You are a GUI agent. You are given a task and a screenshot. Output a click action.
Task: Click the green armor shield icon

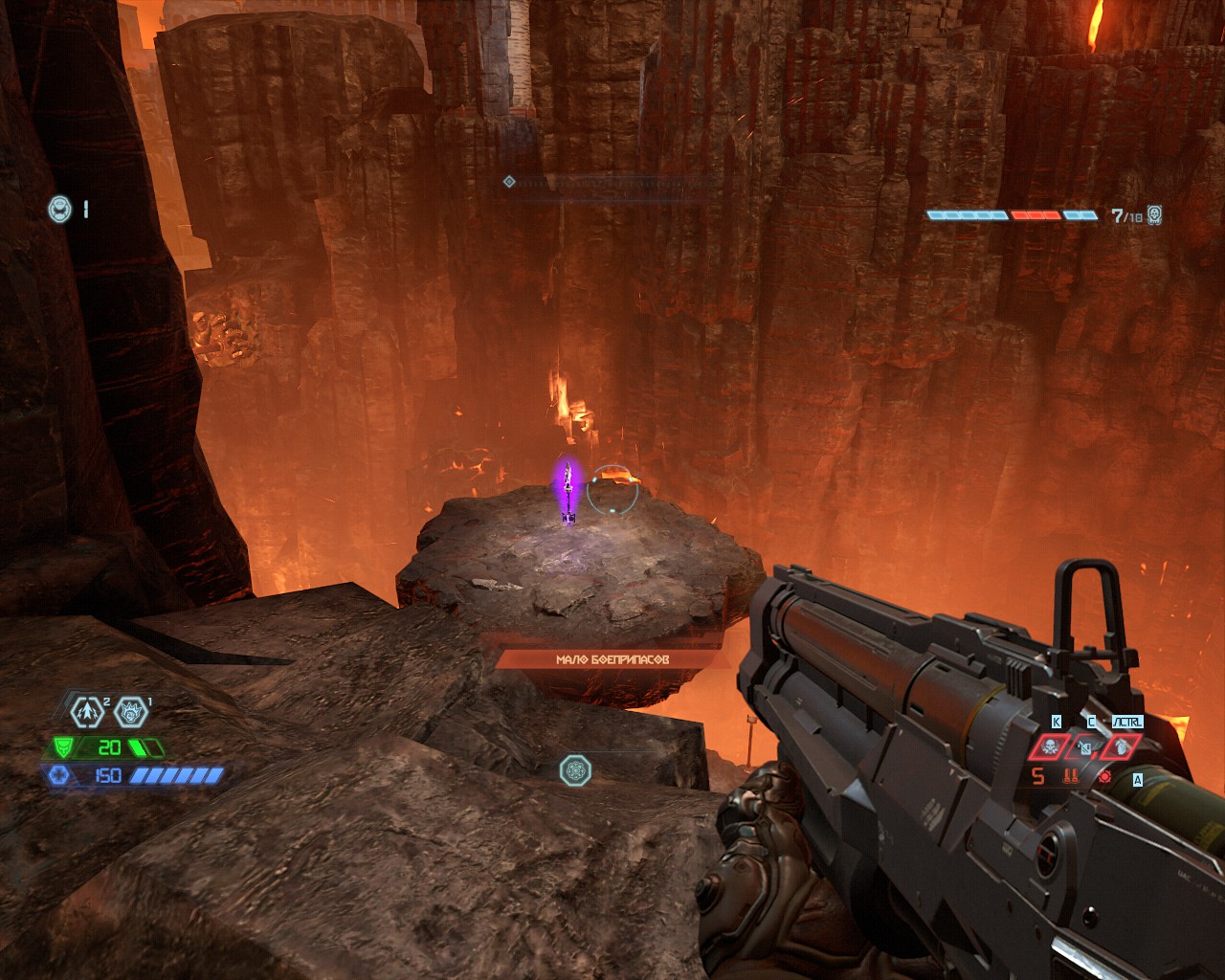[x=61, y=747]
